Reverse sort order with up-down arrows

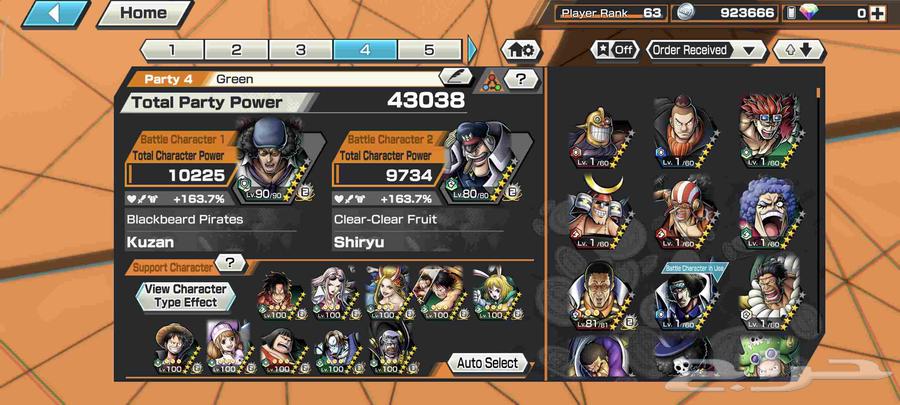click(x=797, y=49)
